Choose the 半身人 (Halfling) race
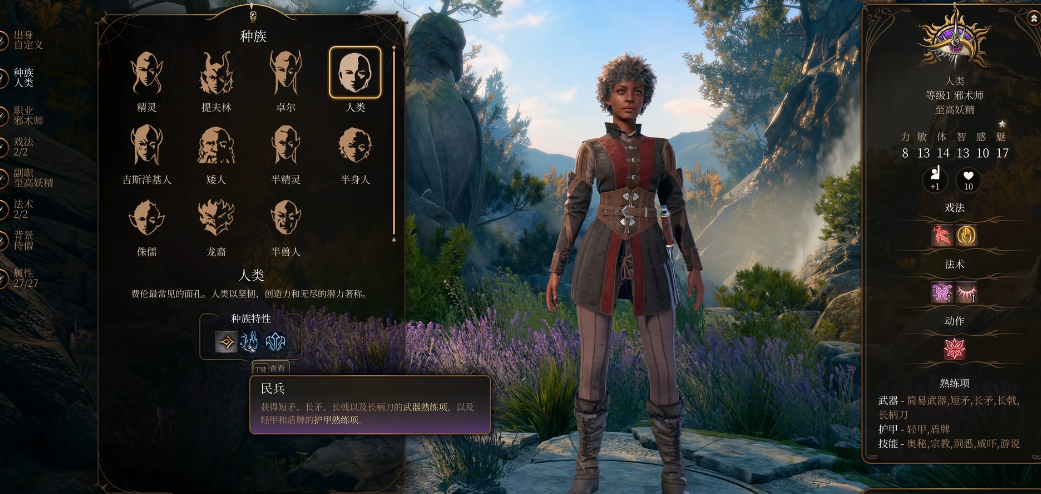 [x=355, y=145]
